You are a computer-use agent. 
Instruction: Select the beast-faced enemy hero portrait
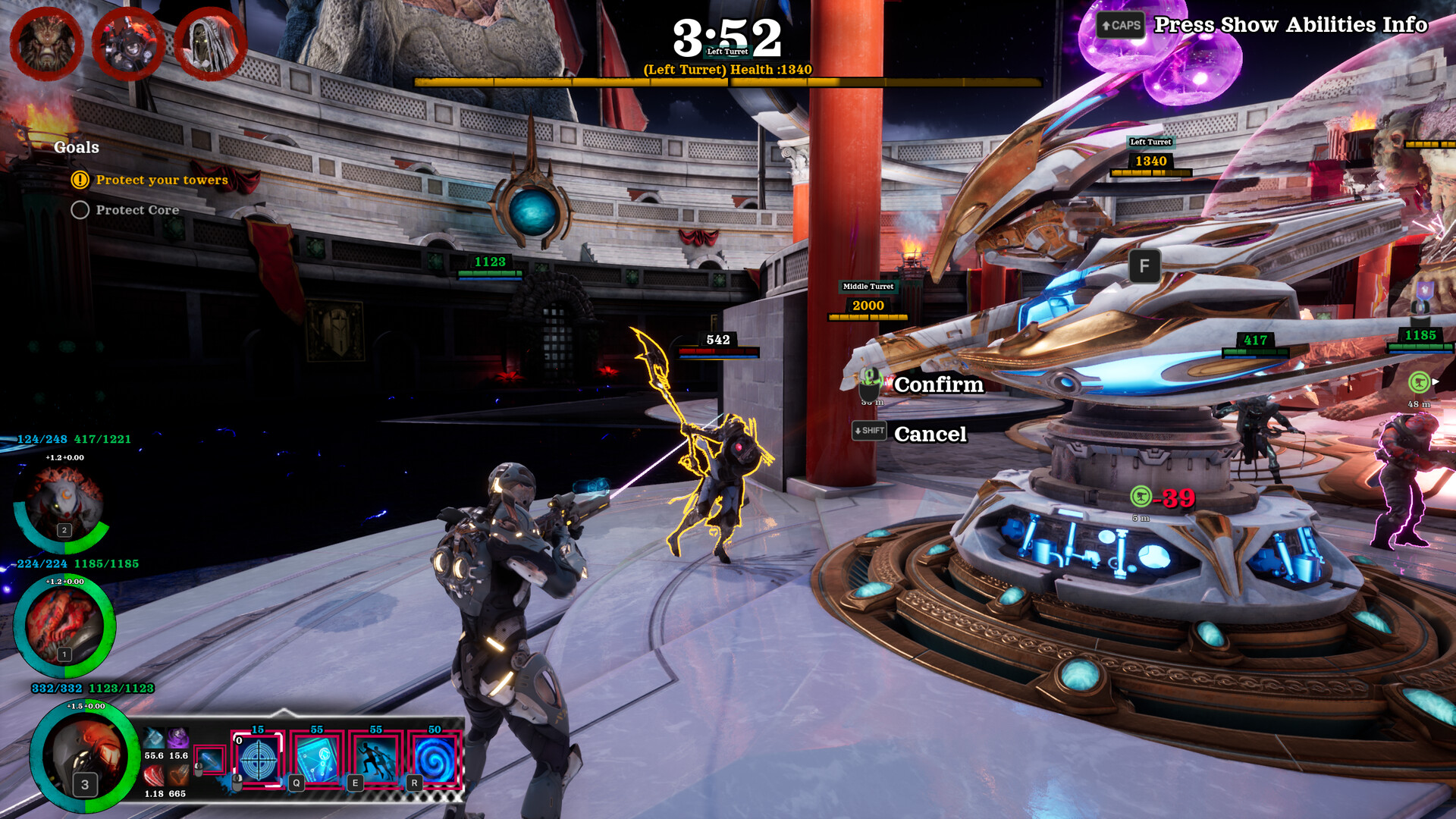click(x=46, y=44)
